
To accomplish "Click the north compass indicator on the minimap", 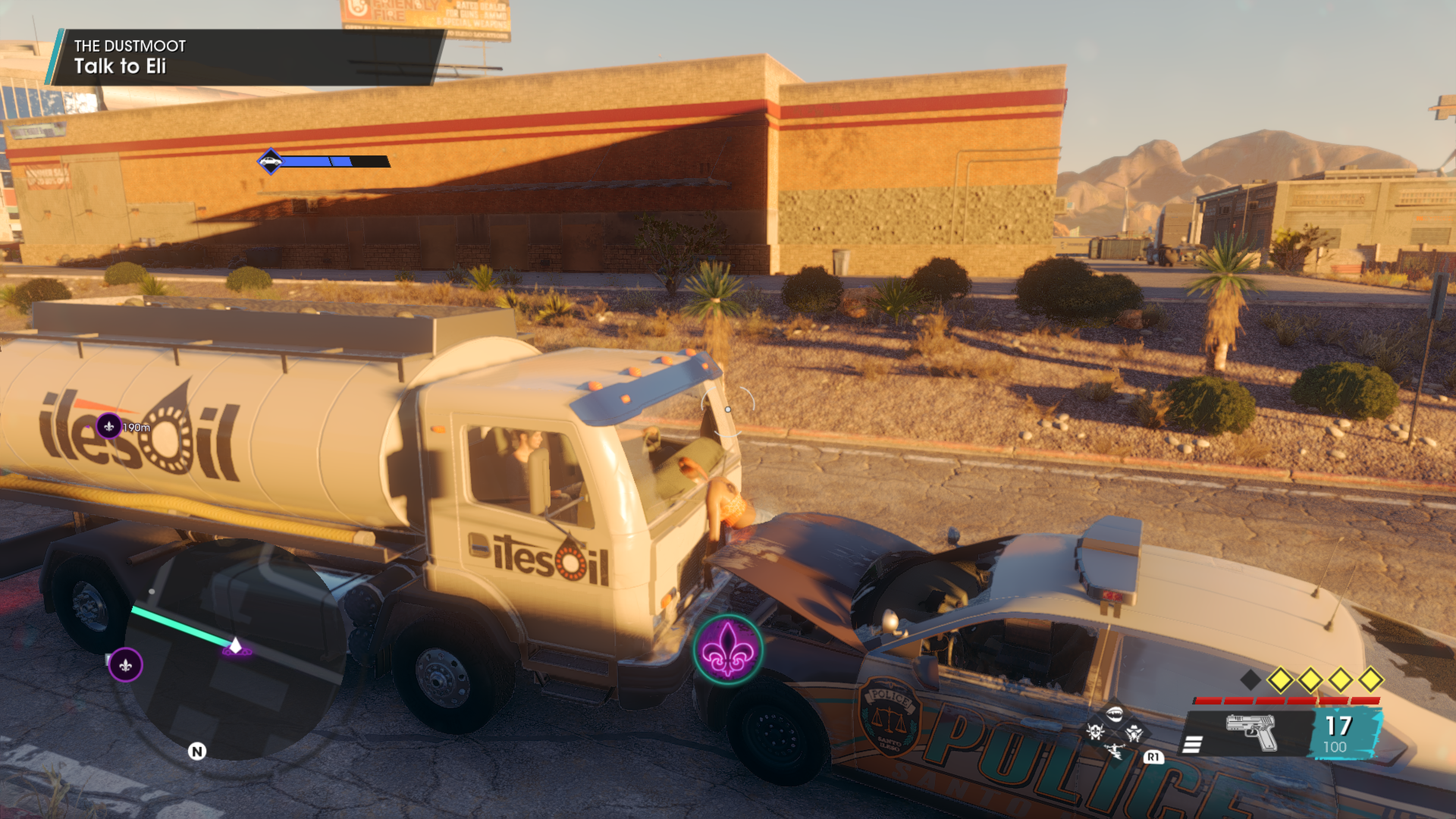I will [197, 751].
